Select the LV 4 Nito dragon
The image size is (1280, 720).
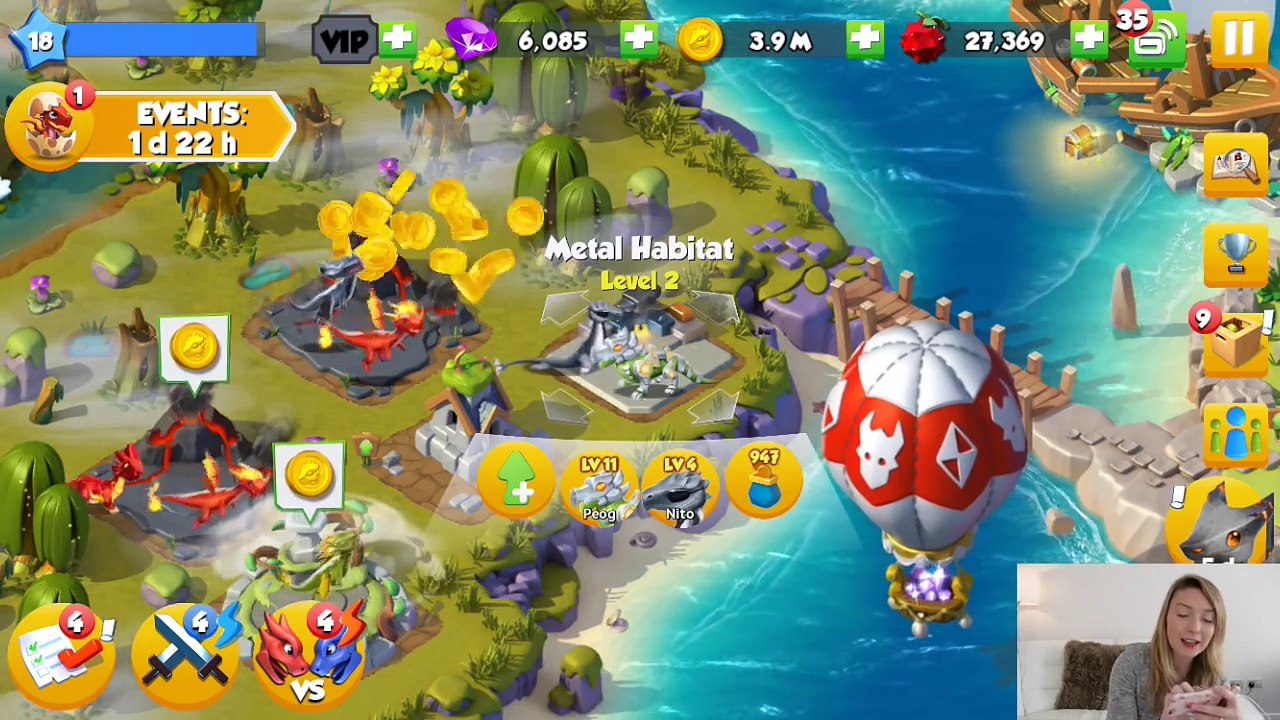tap(680, 489)
